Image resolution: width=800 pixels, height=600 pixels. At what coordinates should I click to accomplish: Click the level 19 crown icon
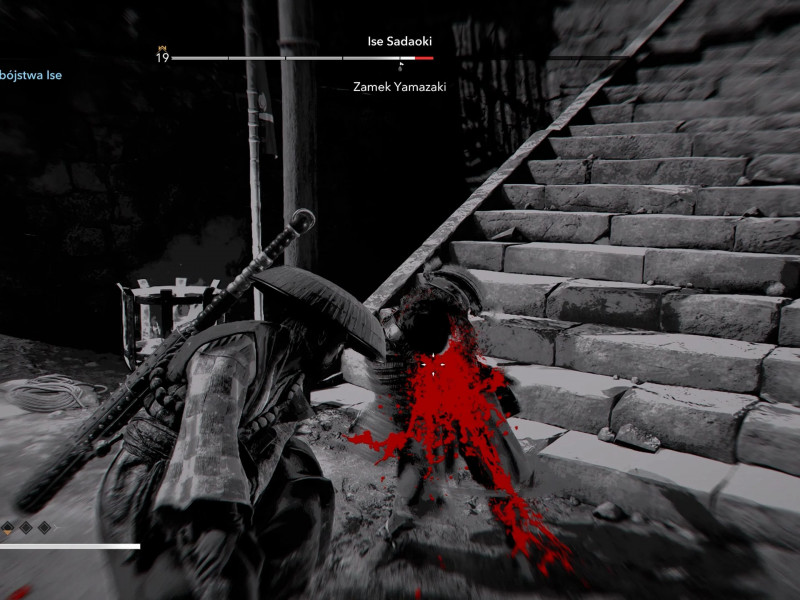point(161,47)
